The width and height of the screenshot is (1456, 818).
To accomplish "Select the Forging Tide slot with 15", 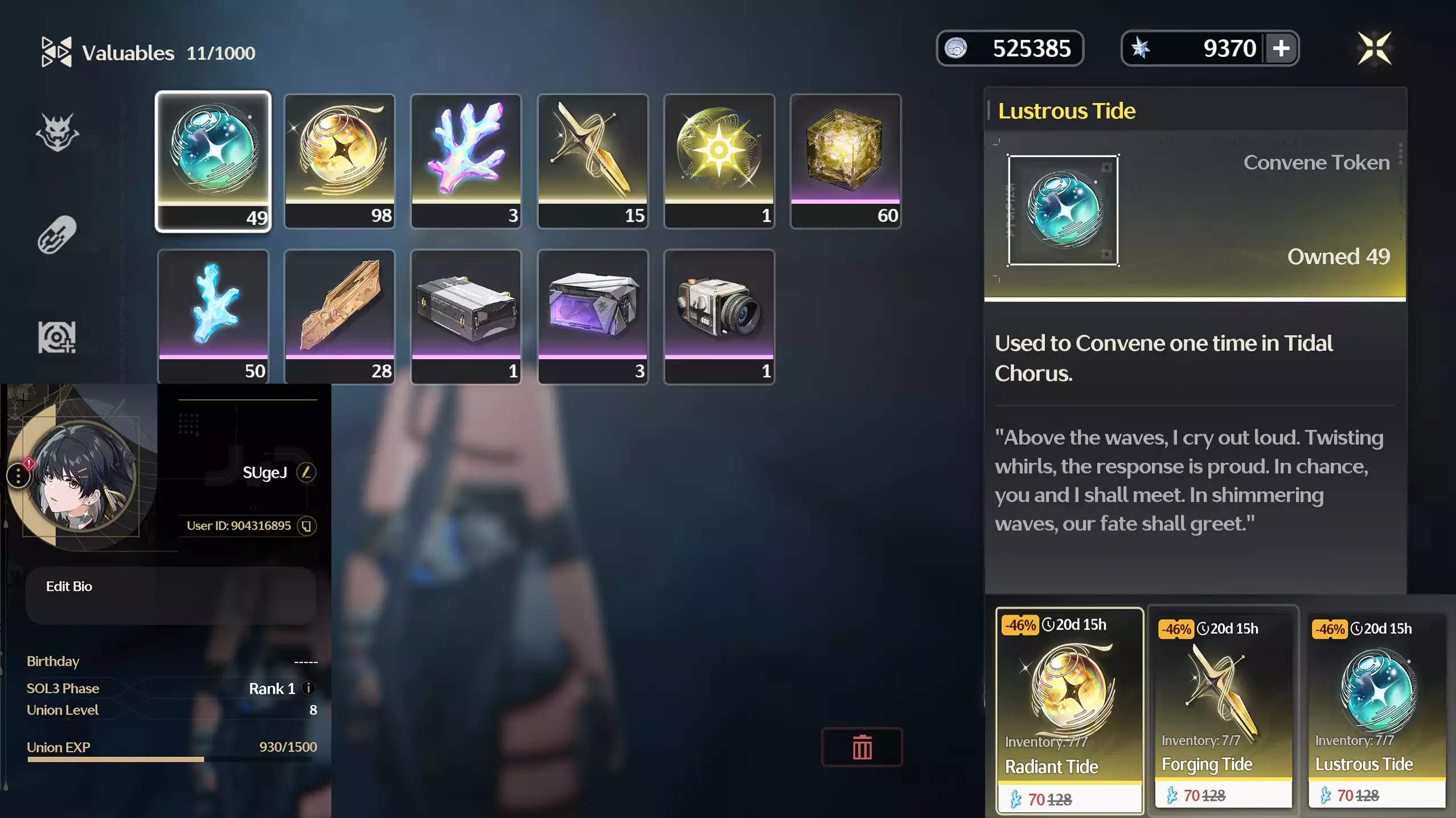I will (592, 161).
